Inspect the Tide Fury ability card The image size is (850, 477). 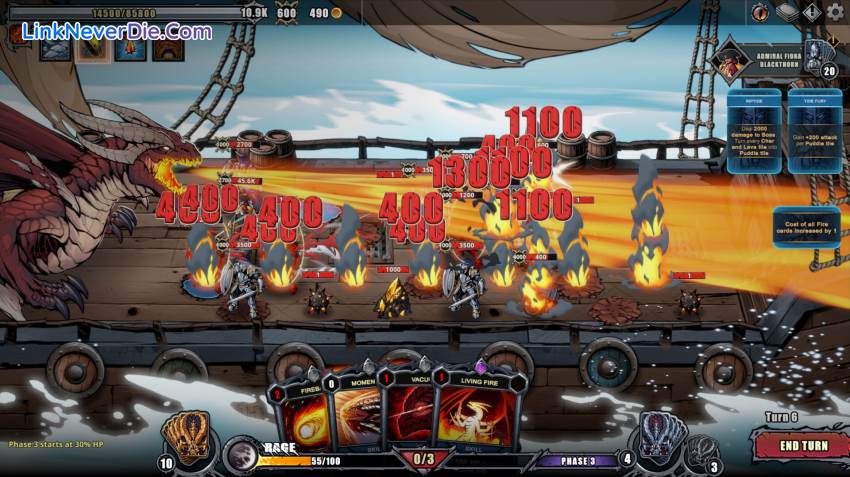(x=815, y=131)
